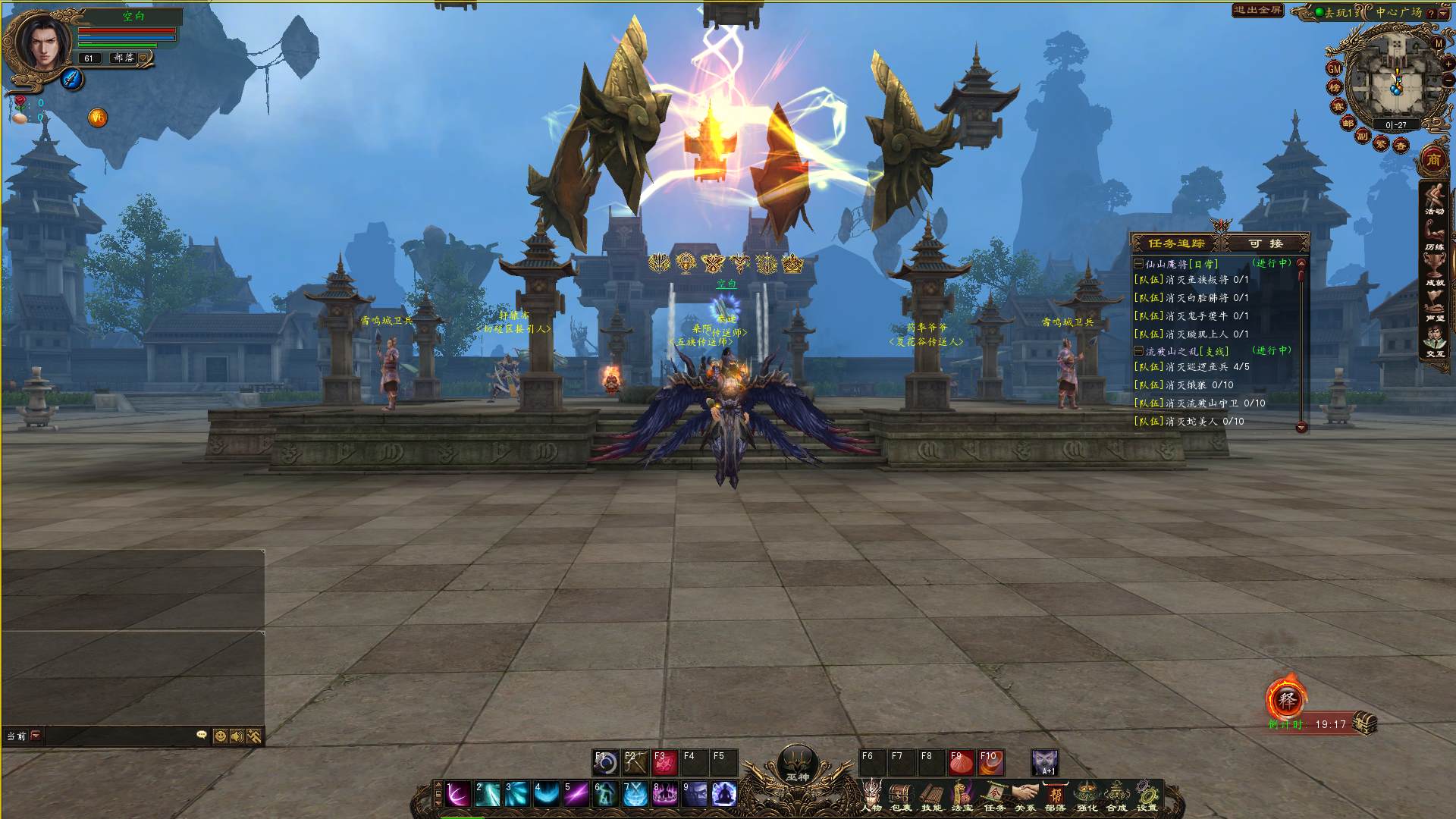Viewport: 1456px width, 819px height.
Task: Open the 邮 mail button beside the minimap
Action: pos(1348,123)
